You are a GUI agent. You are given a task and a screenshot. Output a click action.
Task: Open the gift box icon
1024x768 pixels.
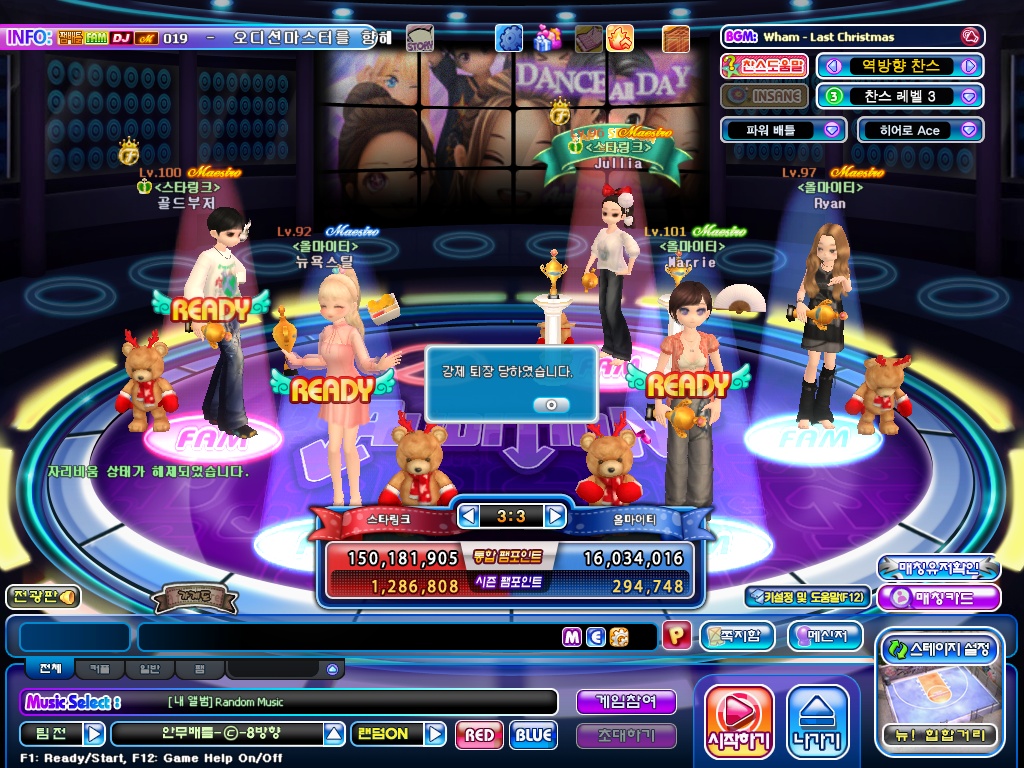[546, 38]
